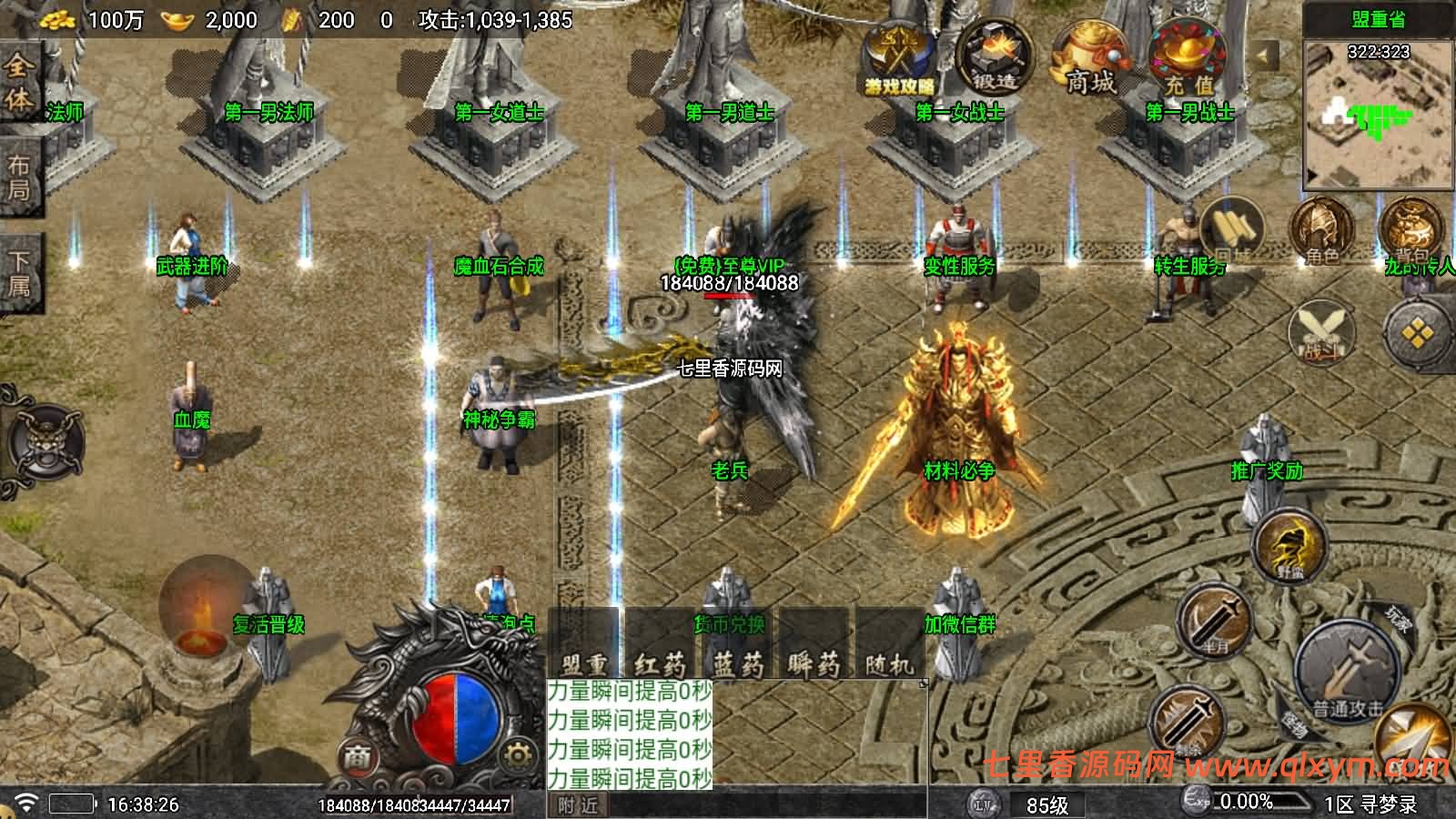Use the 回城 return-to-town scroll icon
The height and width of the screenshot is (819, 1456).
(1233, 232)
